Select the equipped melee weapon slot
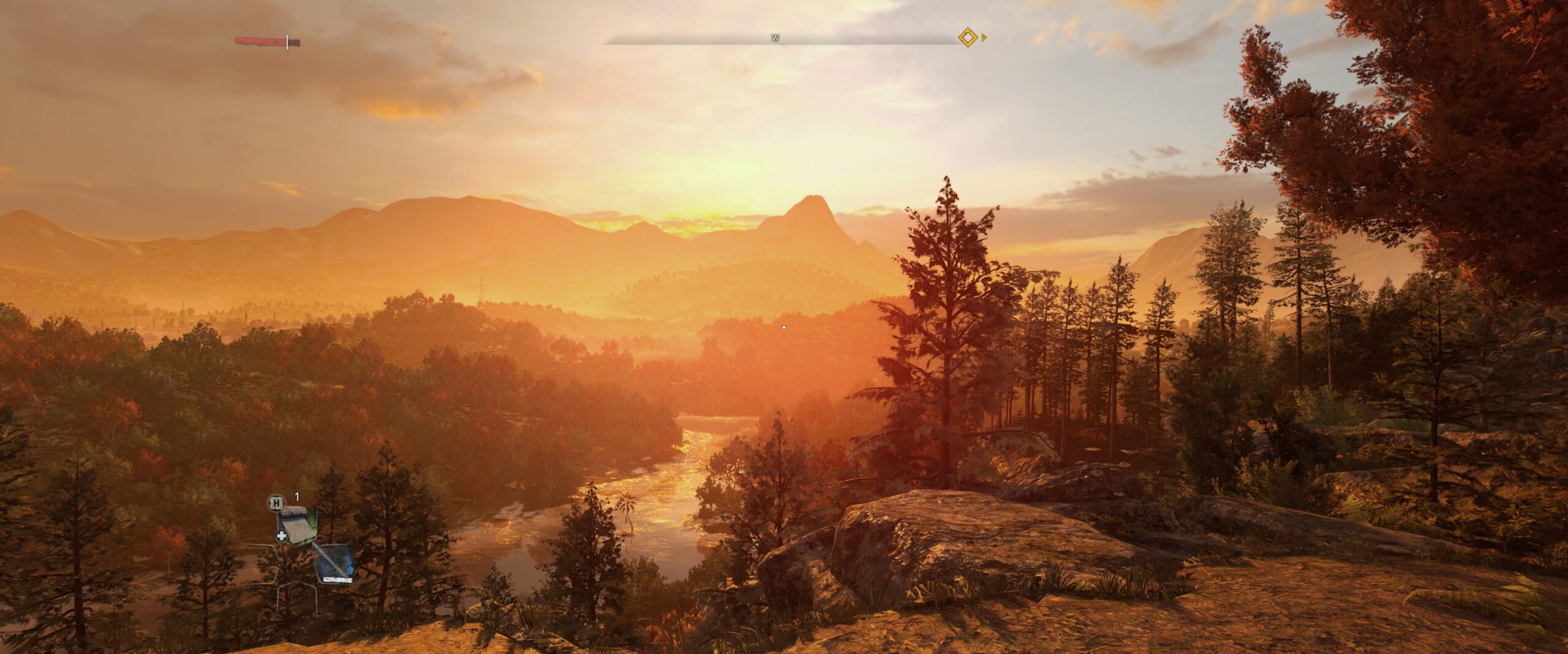1568x654 pixels. (334, 563)
